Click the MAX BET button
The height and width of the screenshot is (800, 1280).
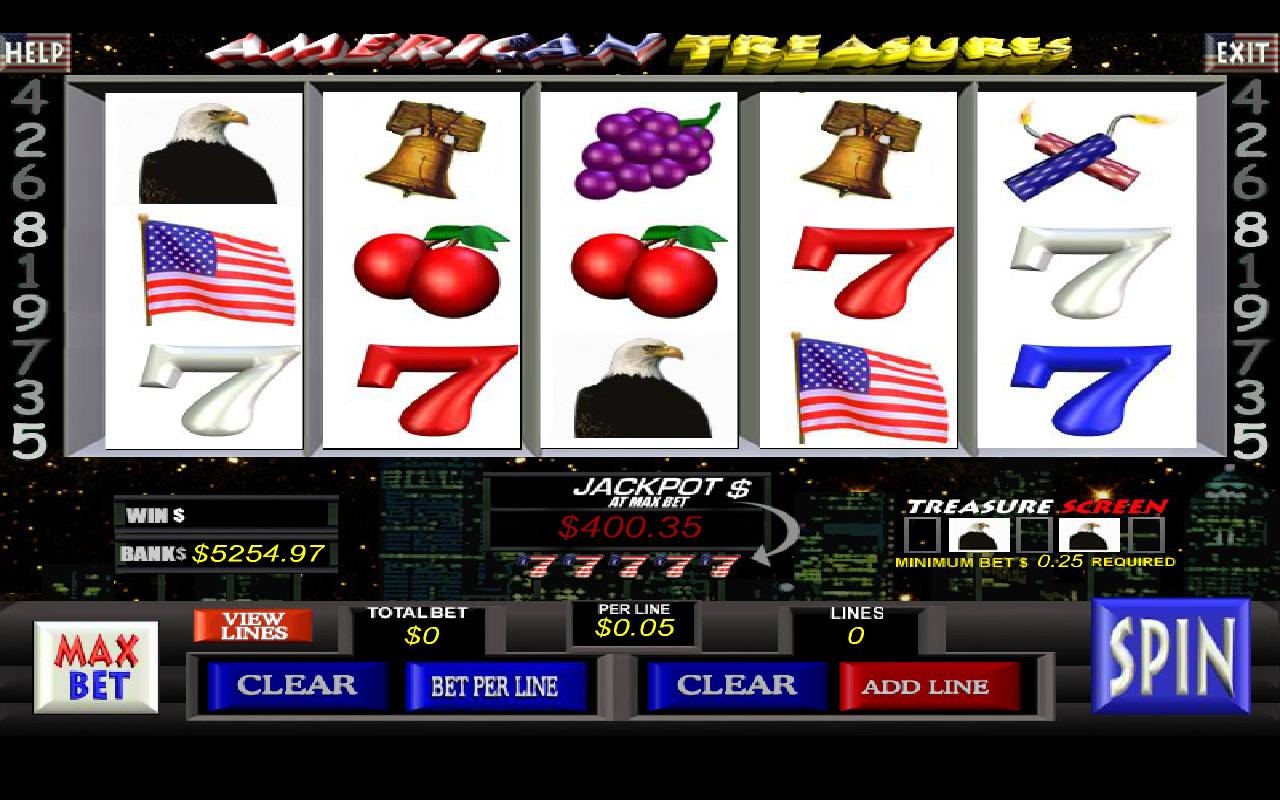[95, 665]
